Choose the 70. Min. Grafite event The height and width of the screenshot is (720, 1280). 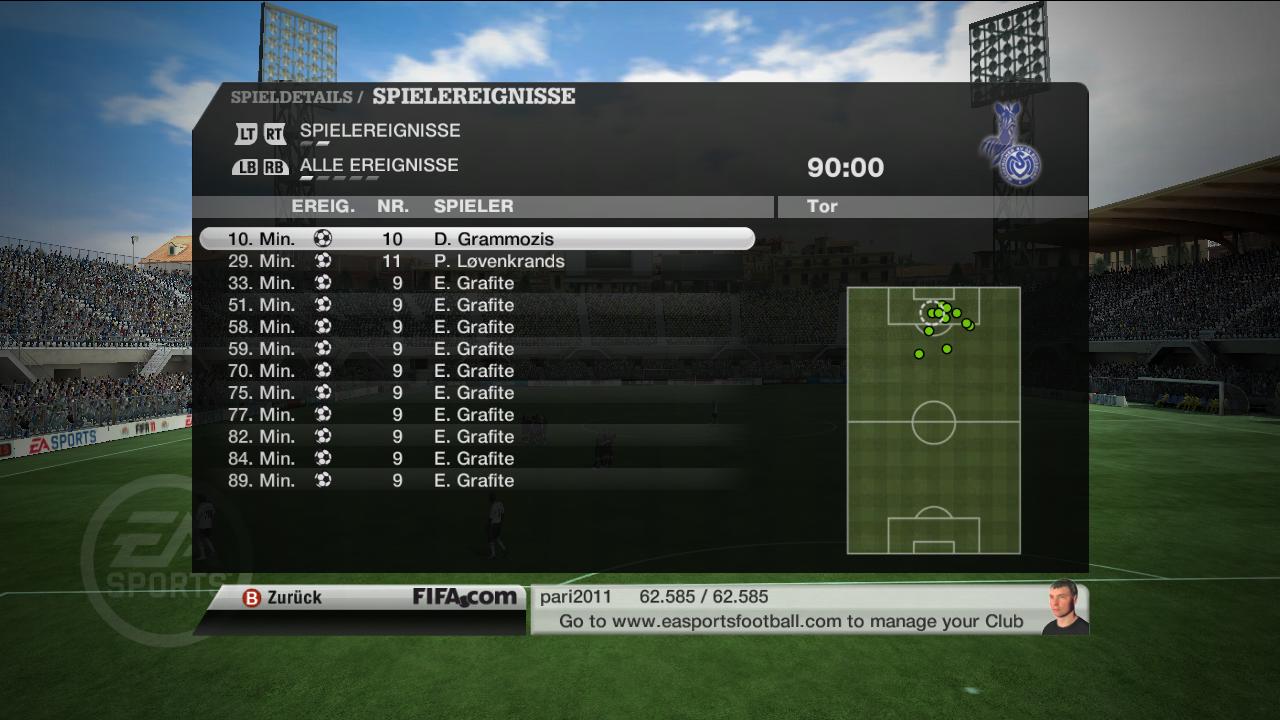point(476,371)
